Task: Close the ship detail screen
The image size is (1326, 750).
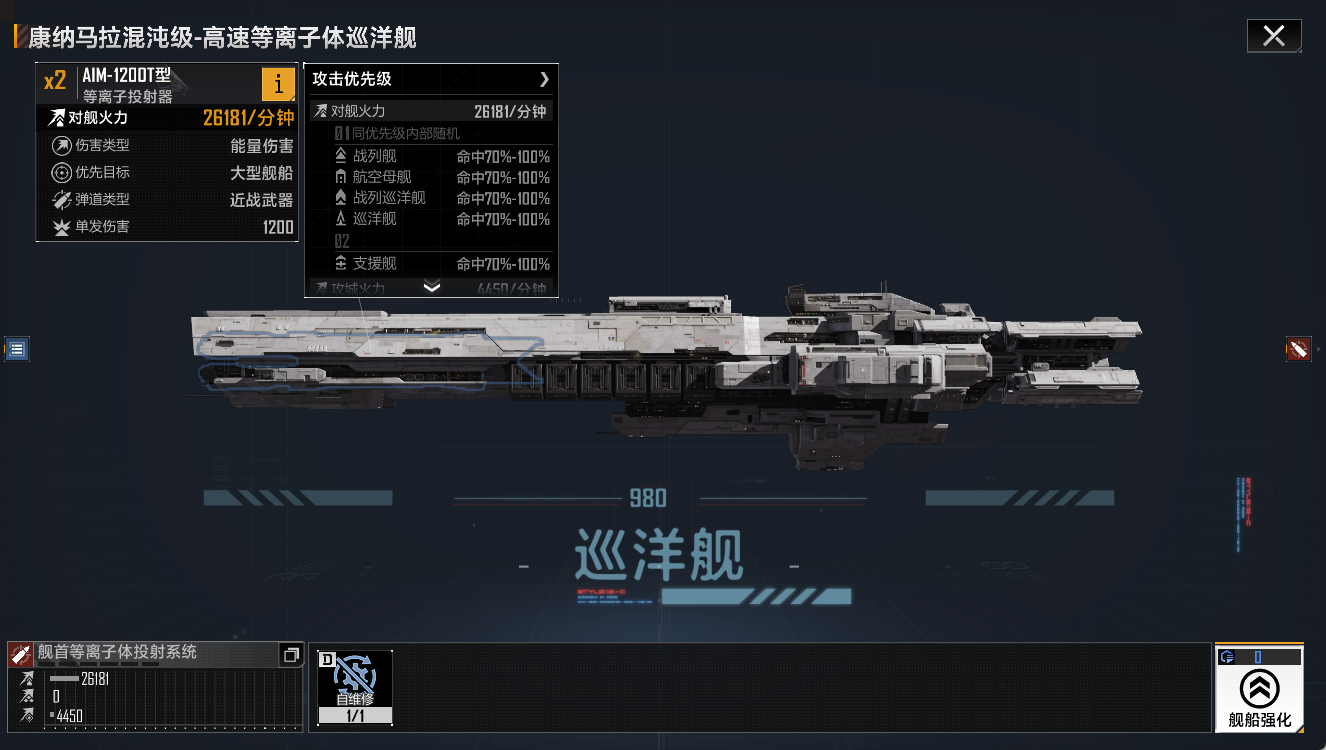Action: 1273,36
